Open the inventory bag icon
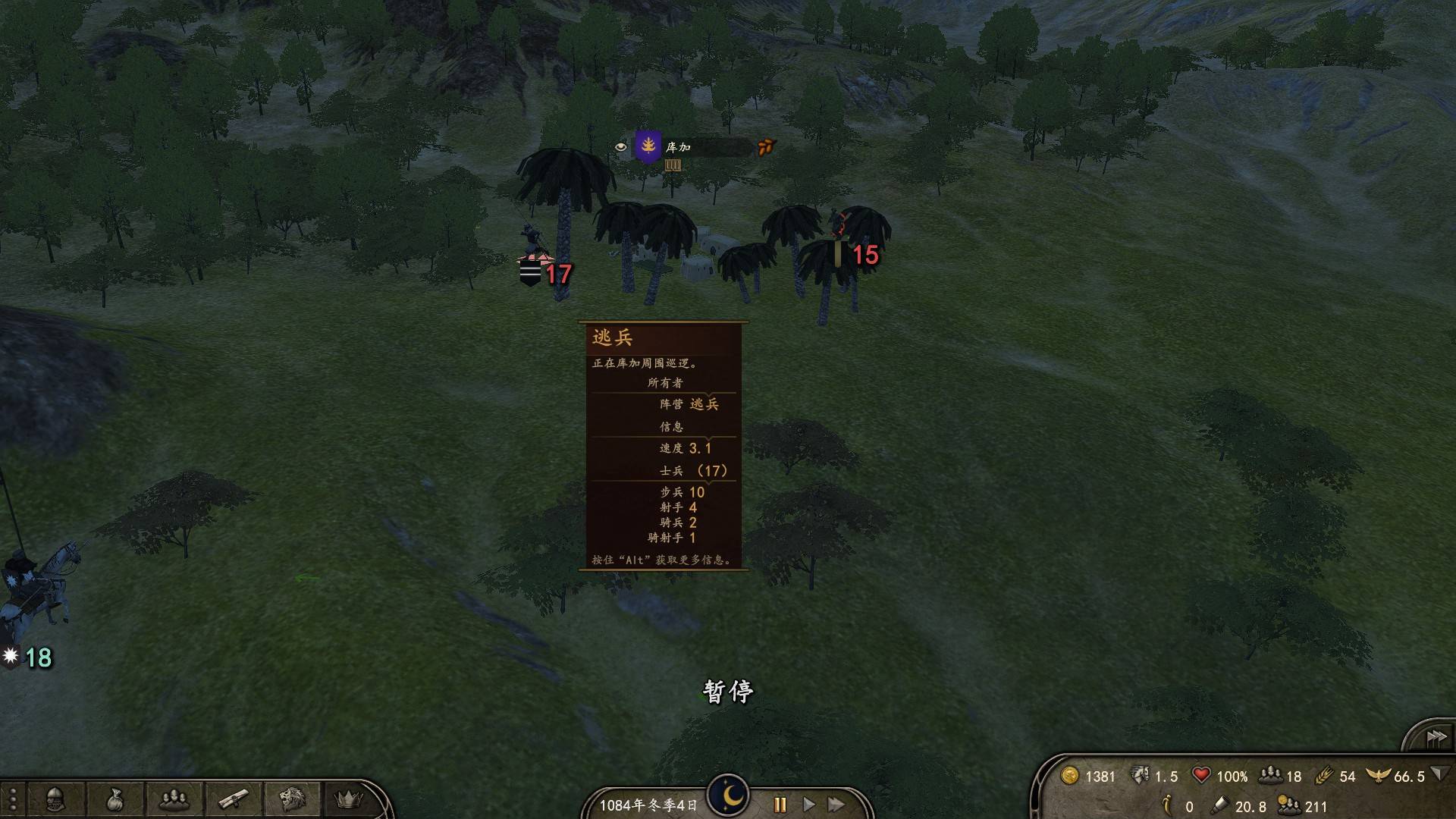This screenshot has width=1456, height=819. [x=115, y=799]
